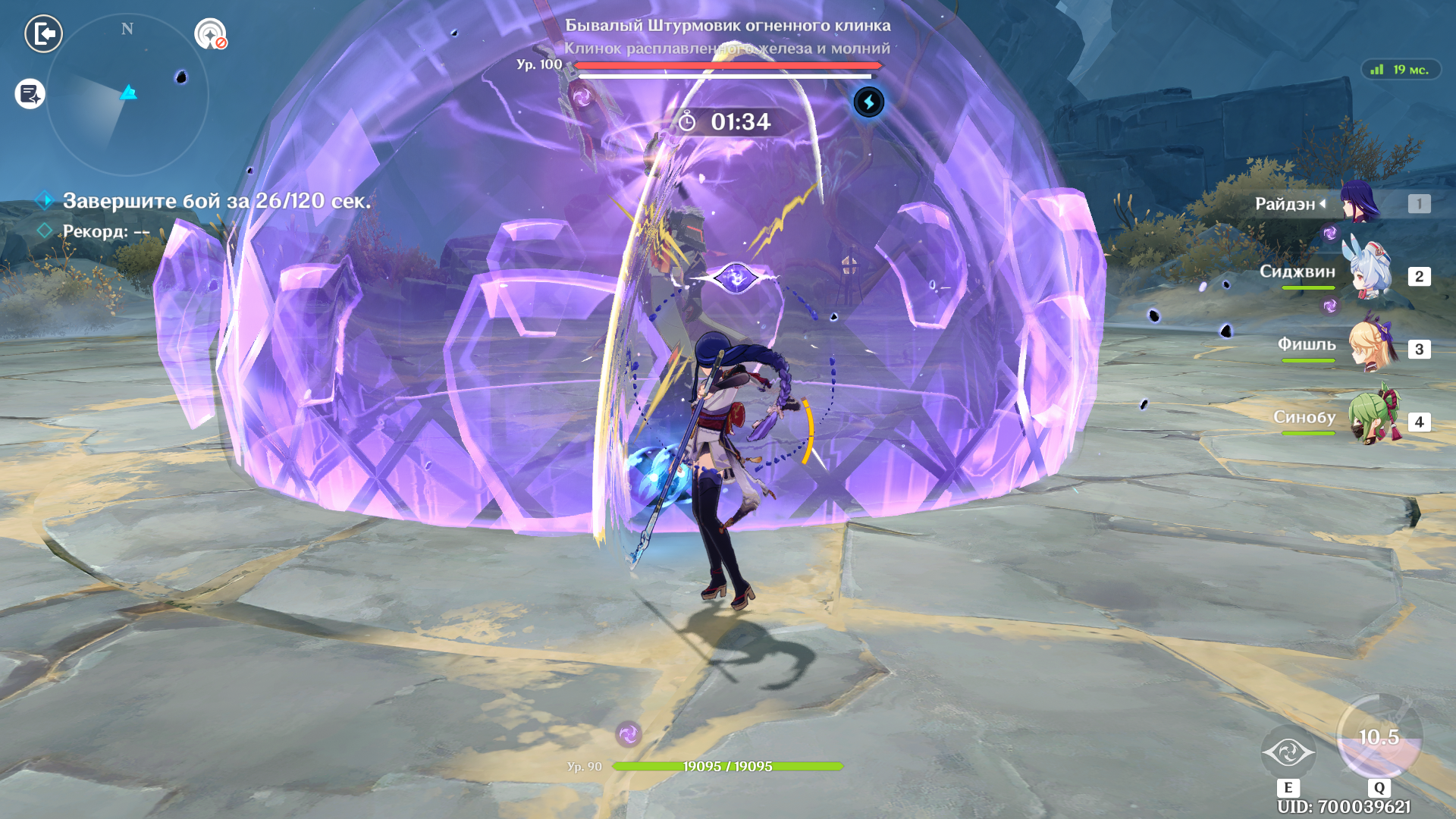Screen dimensions: 1456x819
Task: Open the circular compass minimap
Action: pyautogui.click(x=127, y=95)
